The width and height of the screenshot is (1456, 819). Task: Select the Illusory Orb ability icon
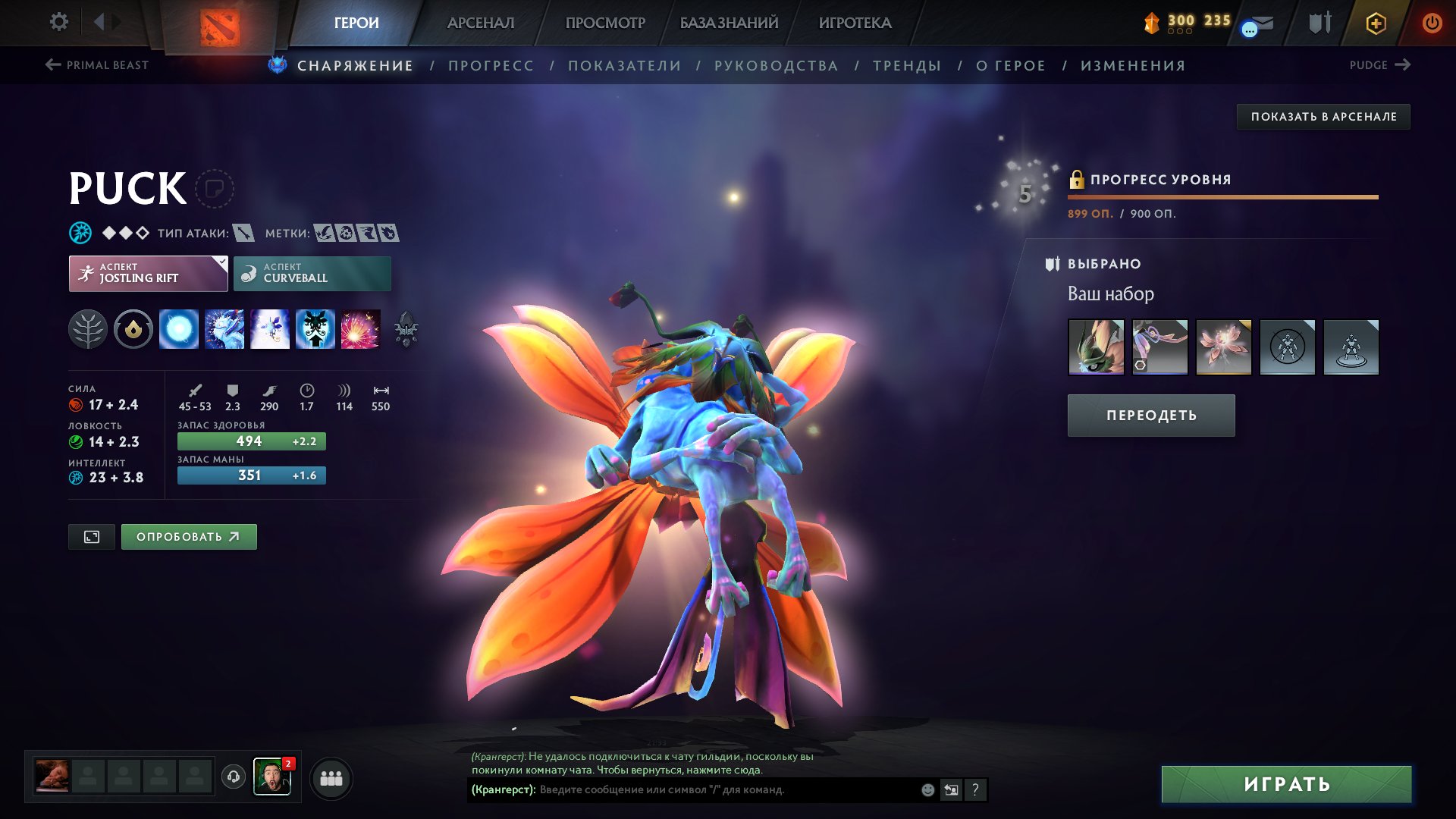pos(180,330)
